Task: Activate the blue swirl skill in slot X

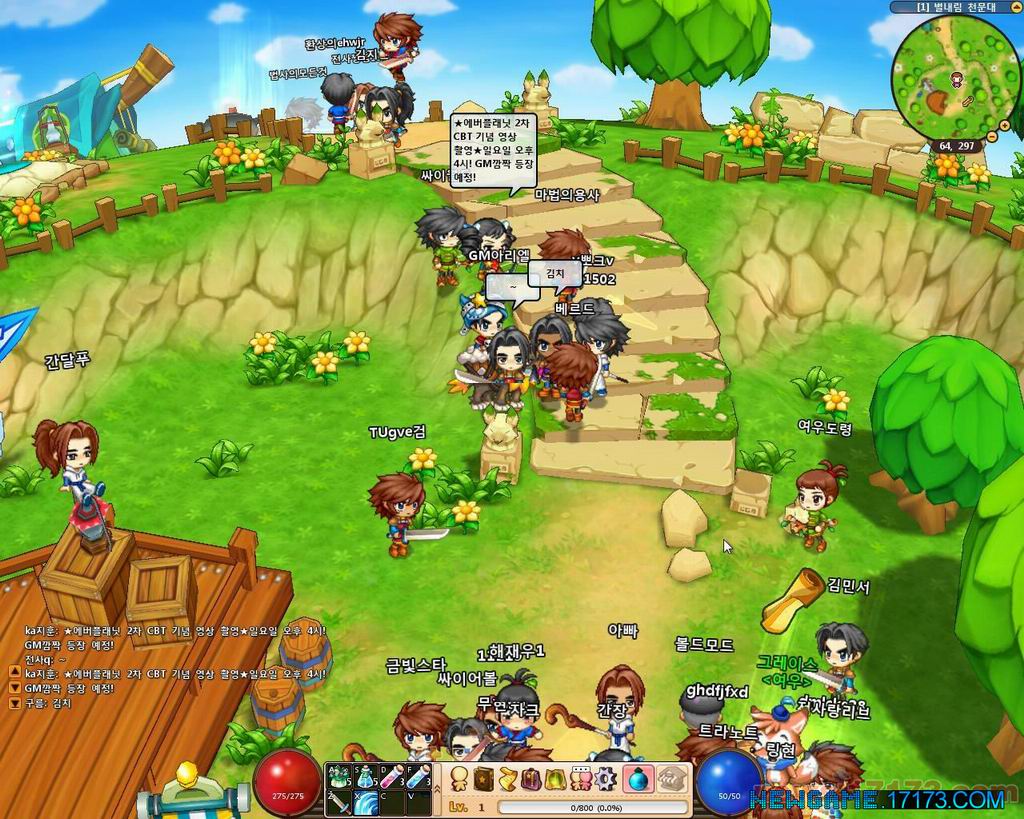Action: [x=365, y=802]
